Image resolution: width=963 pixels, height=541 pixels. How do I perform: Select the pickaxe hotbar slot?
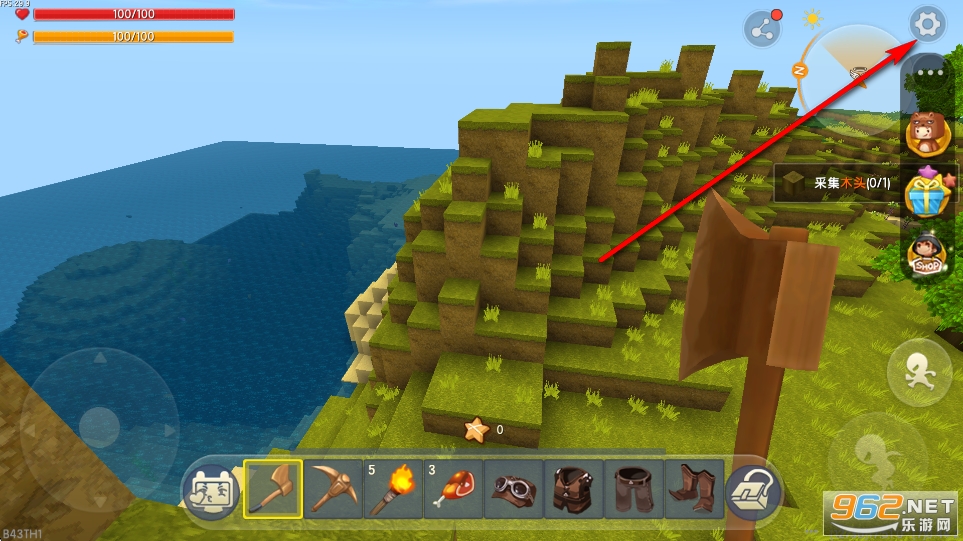333,489
